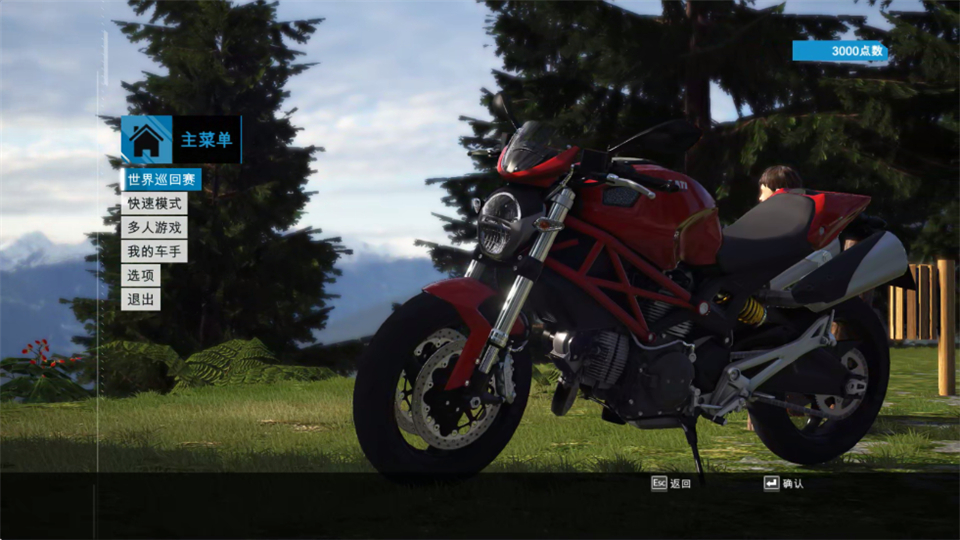960x540 pixels.
Task: Select 世界巡回赛 from the main menu
Action: point(162,180)
